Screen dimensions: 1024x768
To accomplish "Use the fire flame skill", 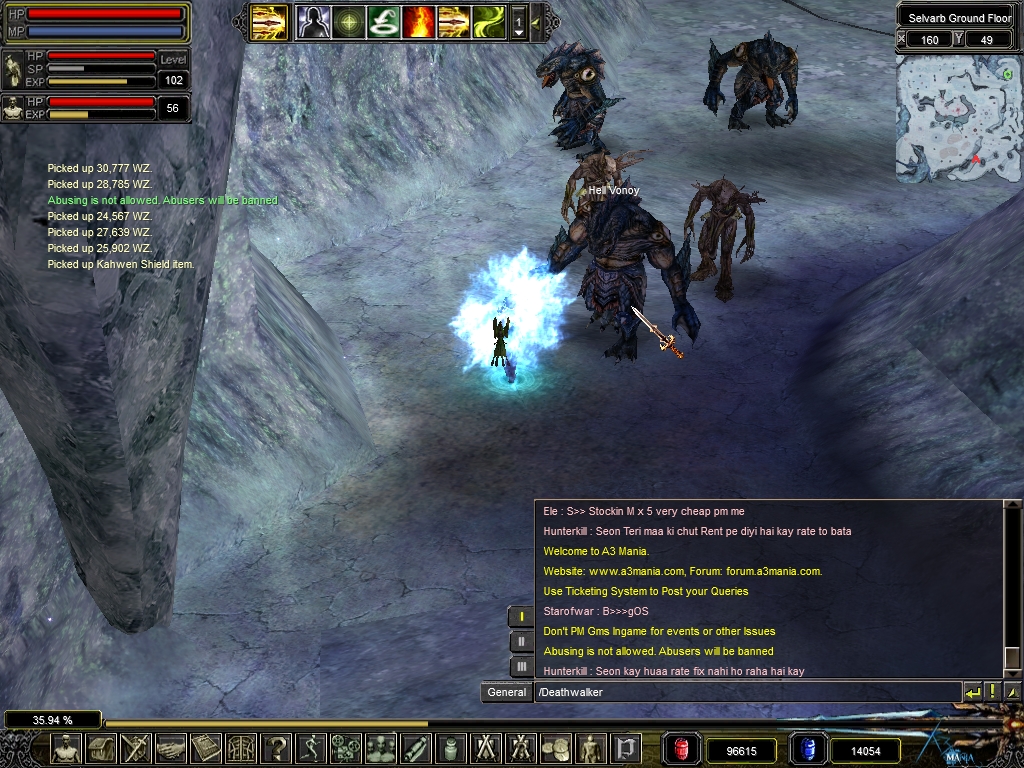I will point(419,21).
